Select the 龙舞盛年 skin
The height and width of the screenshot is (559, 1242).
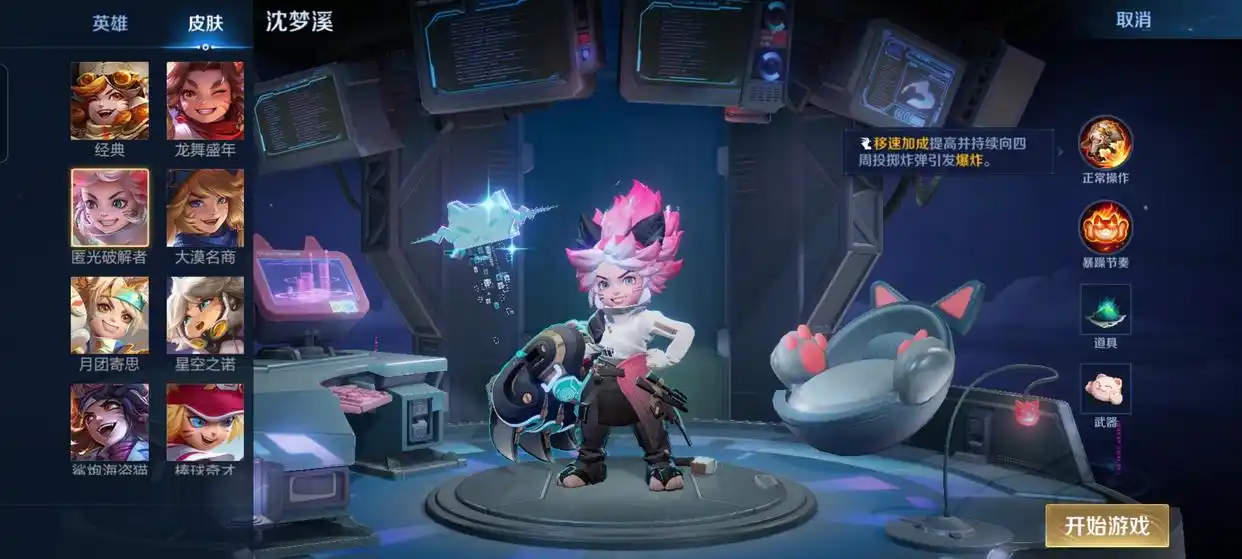click(205, 101)
